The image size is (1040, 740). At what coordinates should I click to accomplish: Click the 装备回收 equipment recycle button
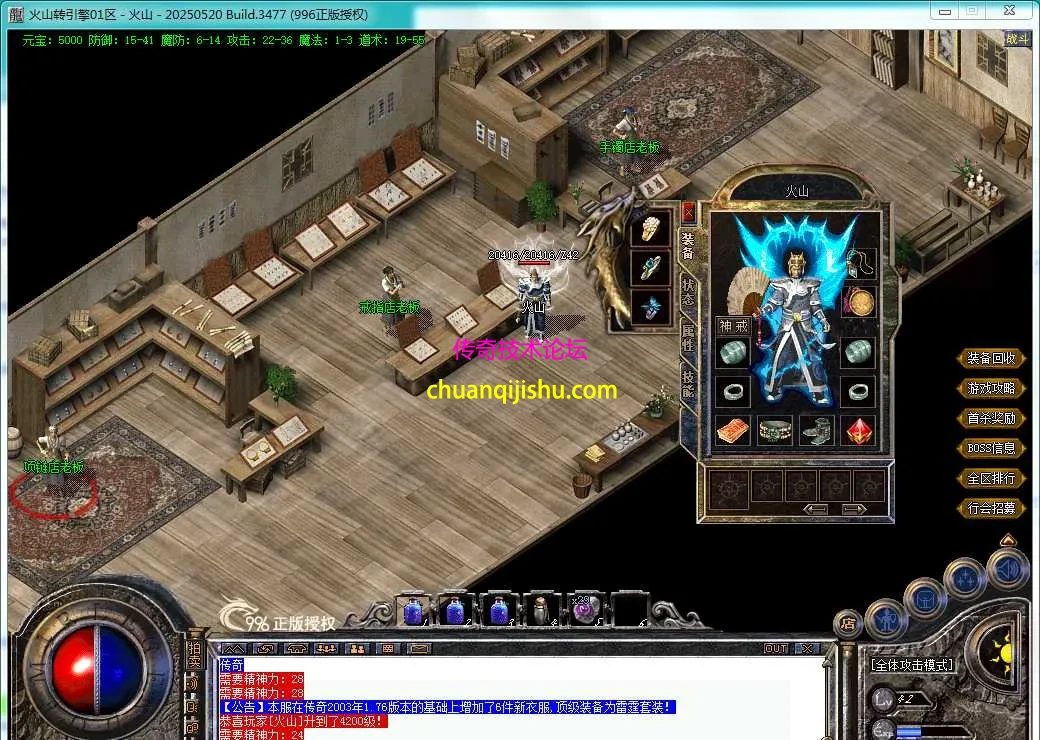click(x=991, y=358)
